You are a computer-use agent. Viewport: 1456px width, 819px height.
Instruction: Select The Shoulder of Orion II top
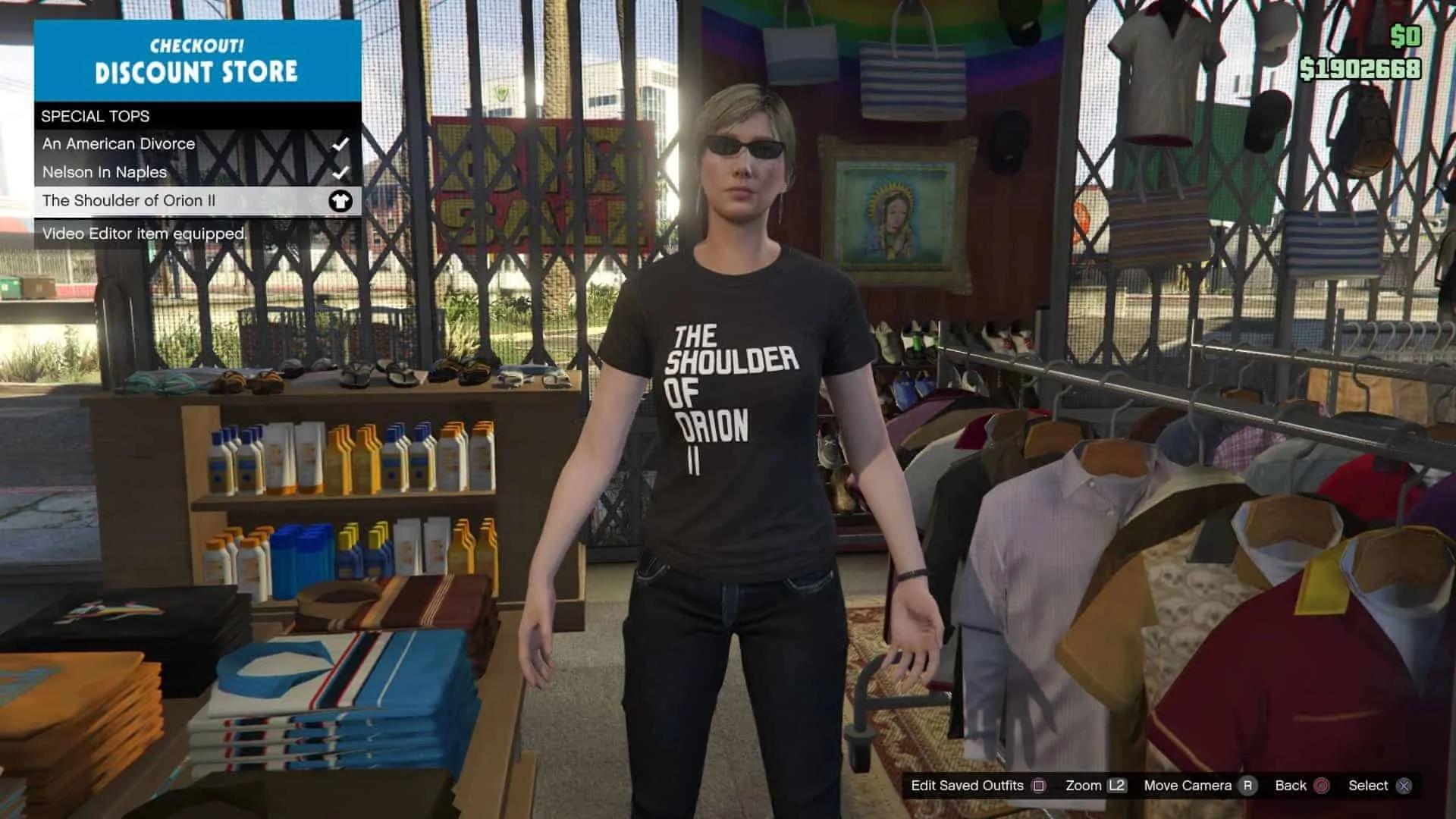(x=129, y=201)
